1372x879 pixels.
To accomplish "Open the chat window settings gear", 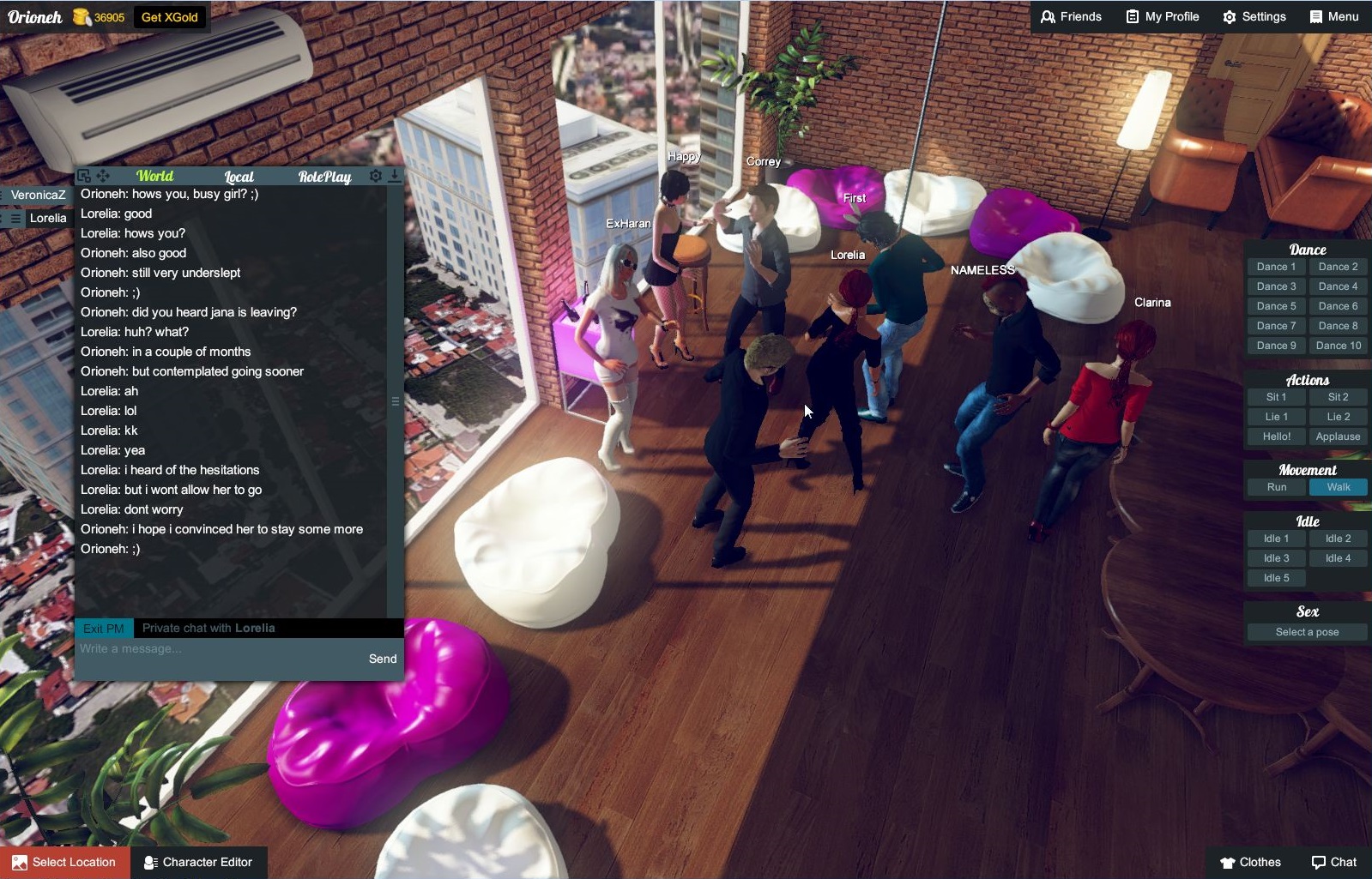I will [376, 176].
